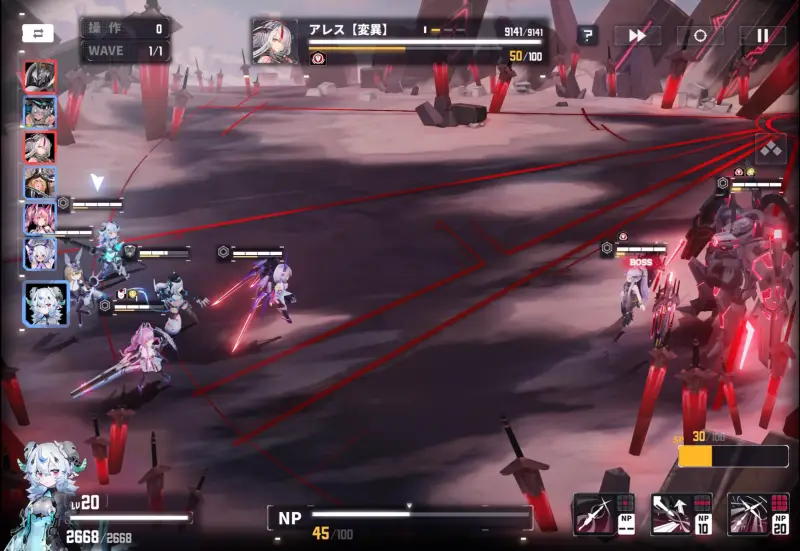Pause the battle
The image size is (800, 551).
(762, 36)
